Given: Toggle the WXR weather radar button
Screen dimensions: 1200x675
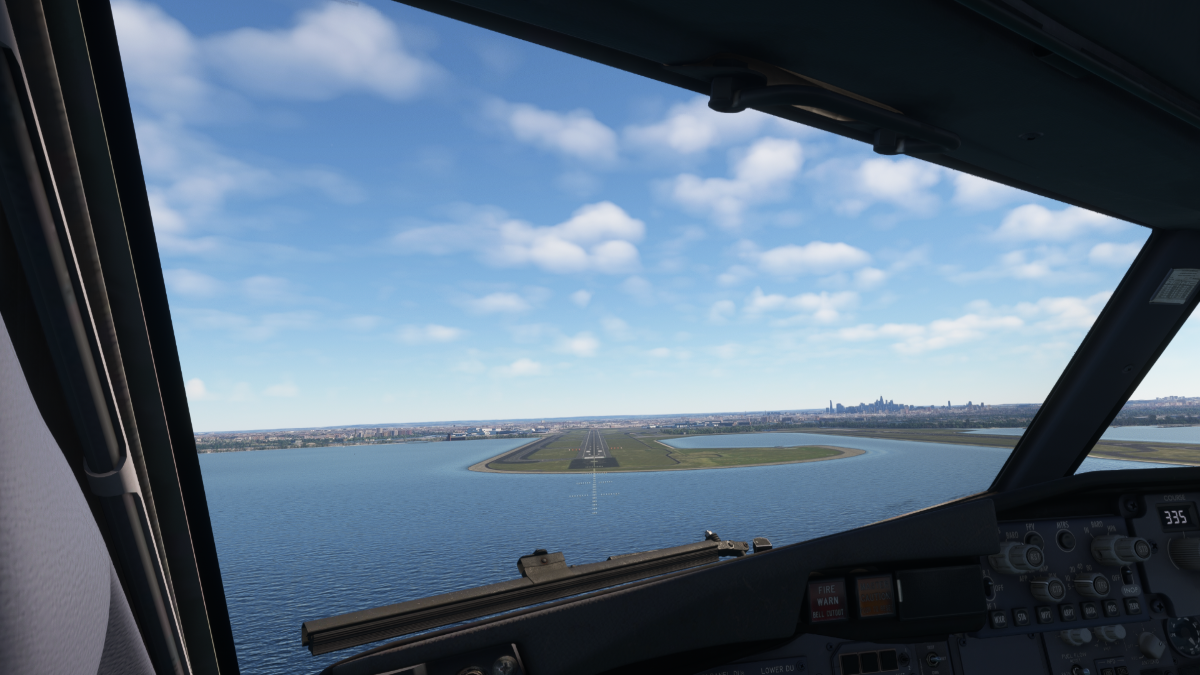Looking at the screenshot, I should click(1000, 619).
